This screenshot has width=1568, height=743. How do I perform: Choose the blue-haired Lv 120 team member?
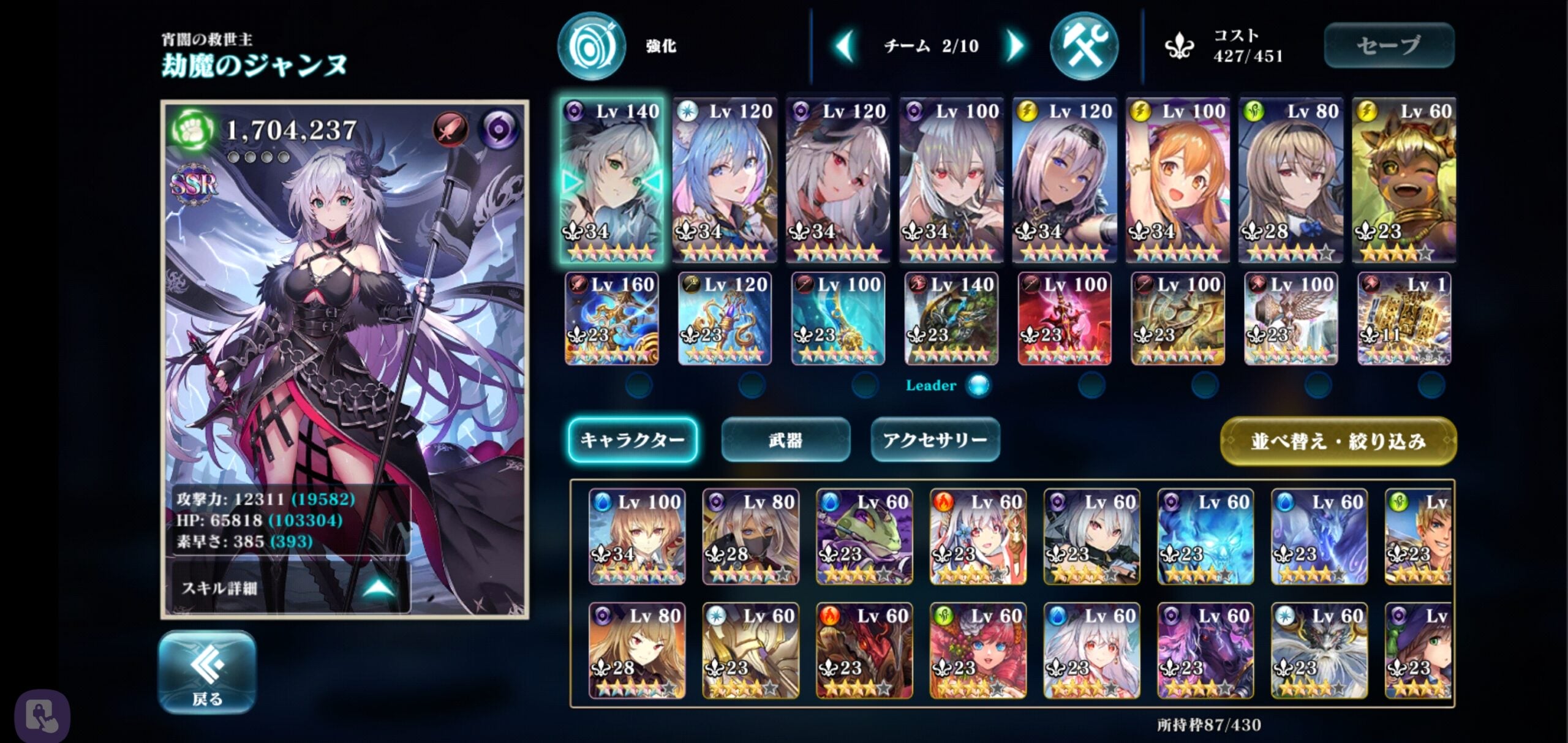pos(725,181)
